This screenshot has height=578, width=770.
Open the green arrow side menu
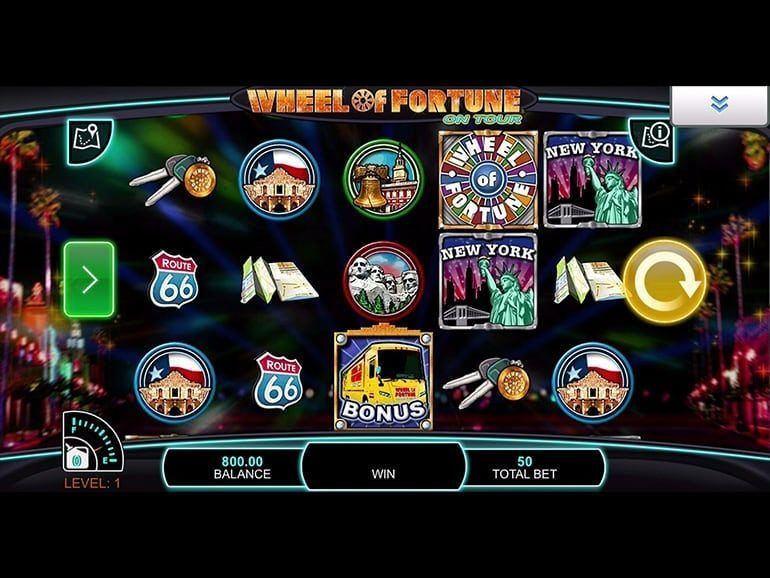tap(89, 279)
